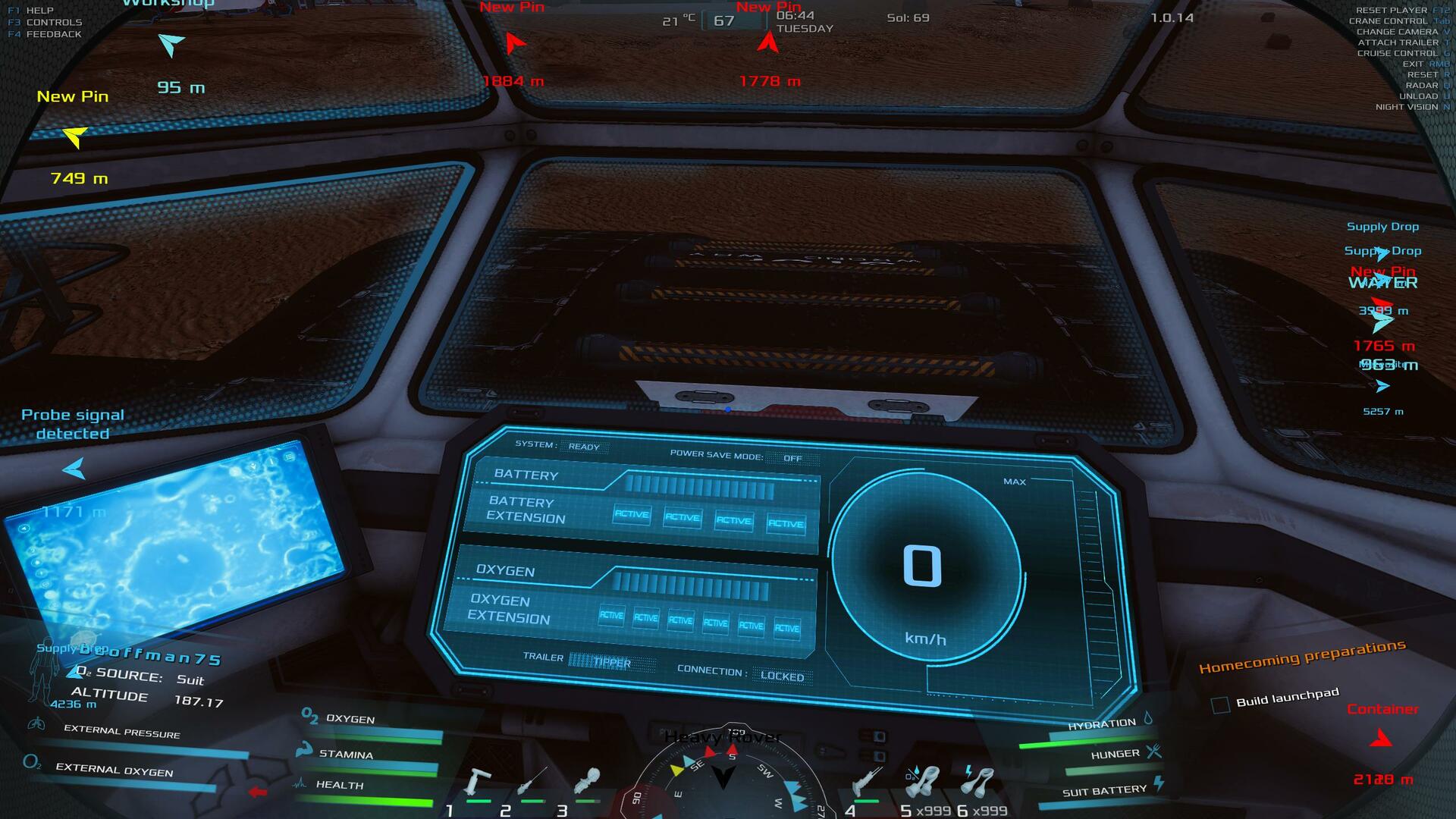
Task: Equip the pronged tool in slot 4
Action: coord(867,781)
